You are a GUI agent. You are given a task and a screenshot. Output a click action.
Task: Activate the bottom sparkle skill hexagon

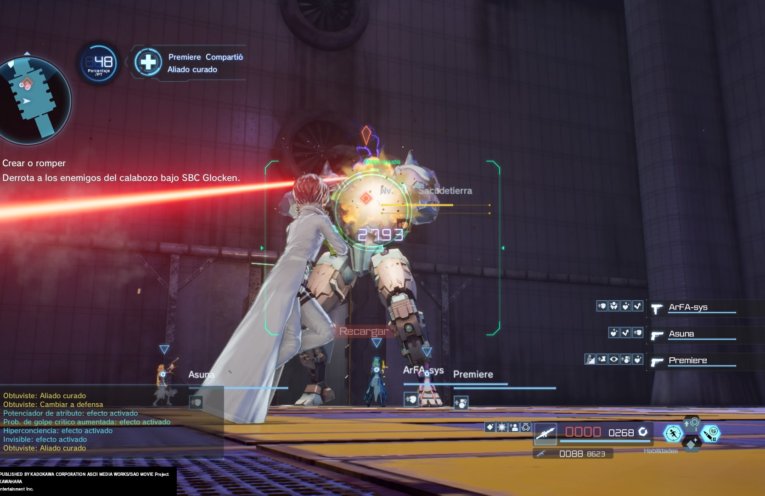[x=692, y=443]
